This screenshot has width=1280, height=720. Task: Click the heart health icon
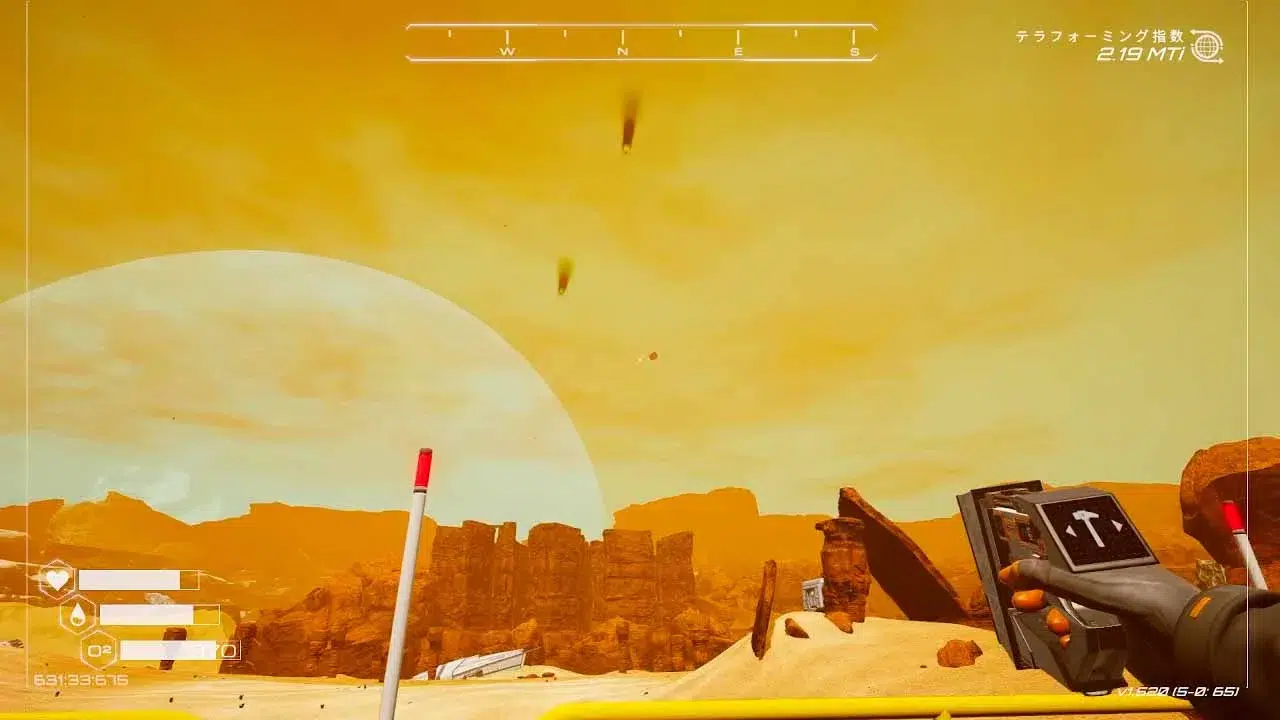click(57, 579)
